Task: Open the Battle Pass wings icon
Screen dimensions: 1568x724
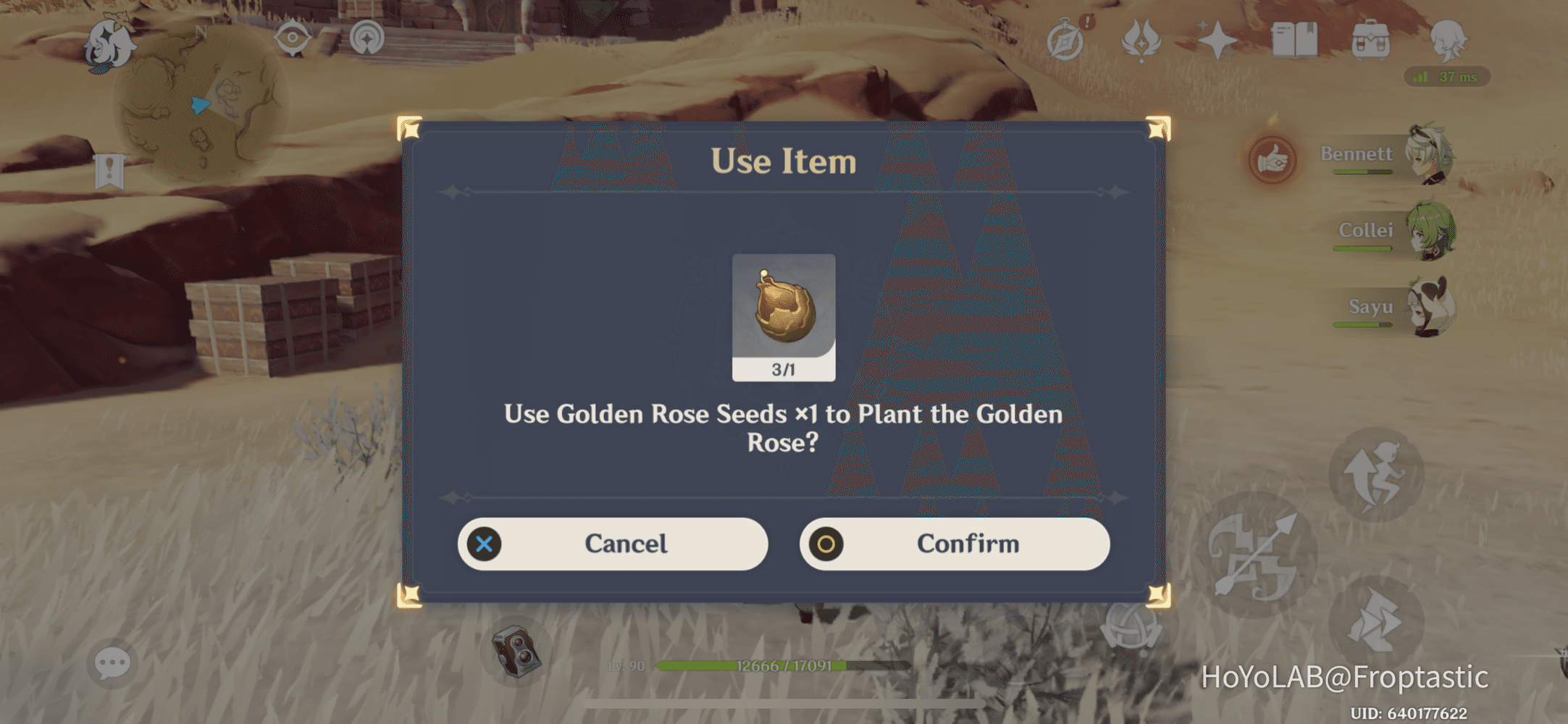Action: pos(1141,40)
